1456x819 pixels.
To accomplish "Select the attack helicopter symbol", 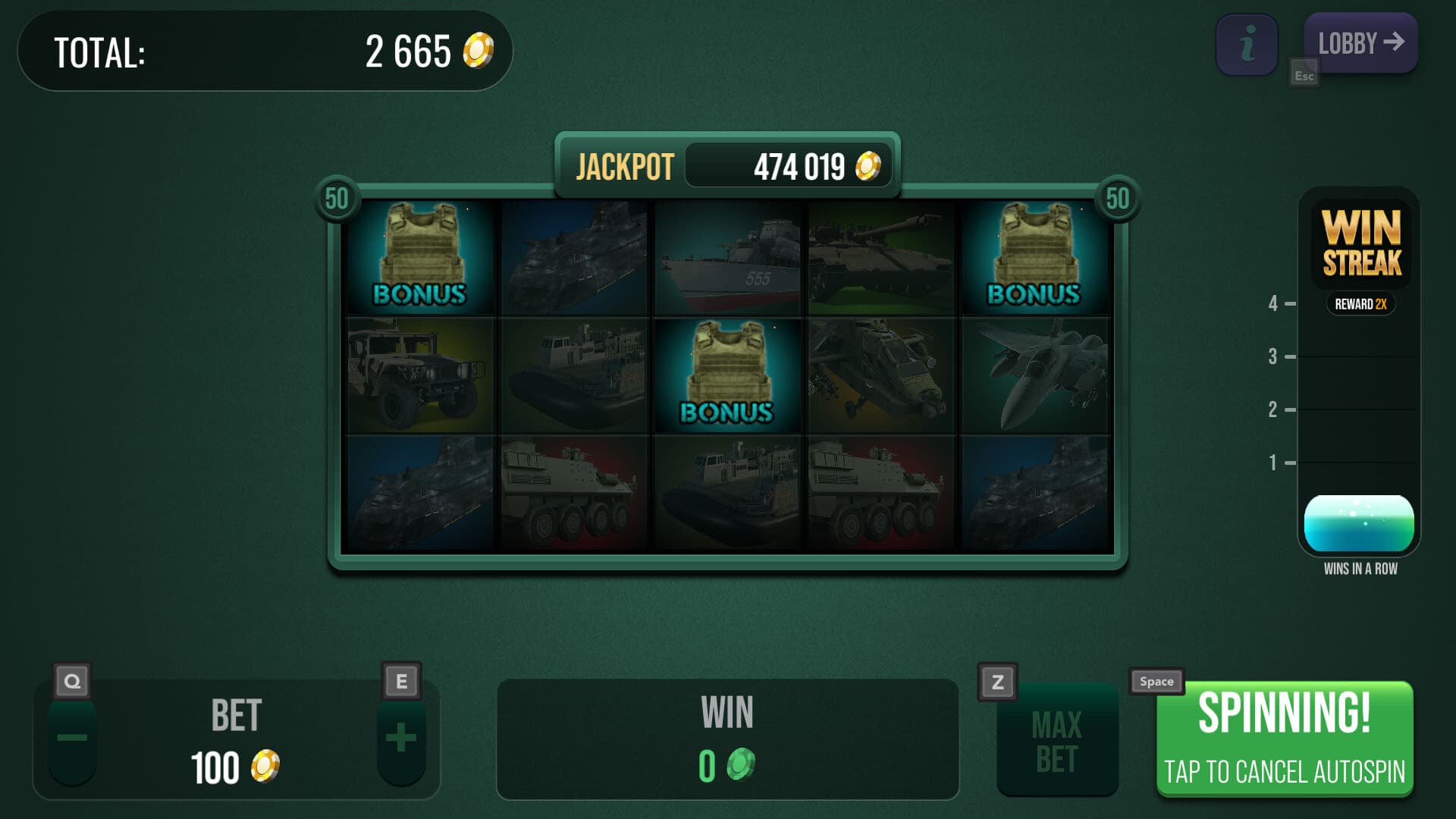I will (880, 375).
